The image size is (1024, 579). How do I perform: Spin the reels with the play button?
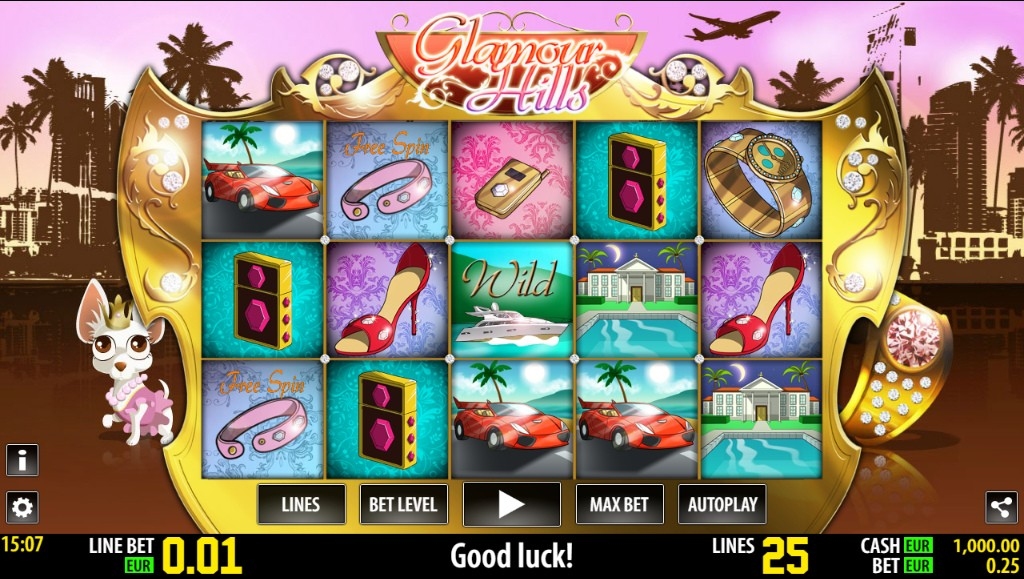[511, 504]
